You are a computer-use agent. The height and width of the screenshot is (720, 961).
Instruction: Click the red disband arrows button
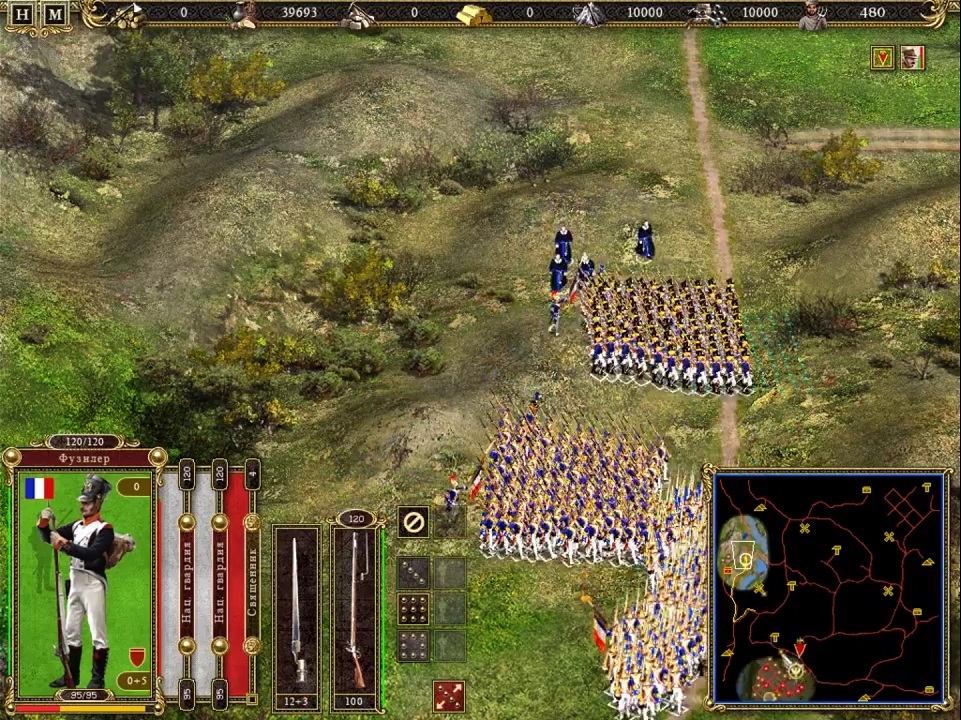[x=449, y=695]
